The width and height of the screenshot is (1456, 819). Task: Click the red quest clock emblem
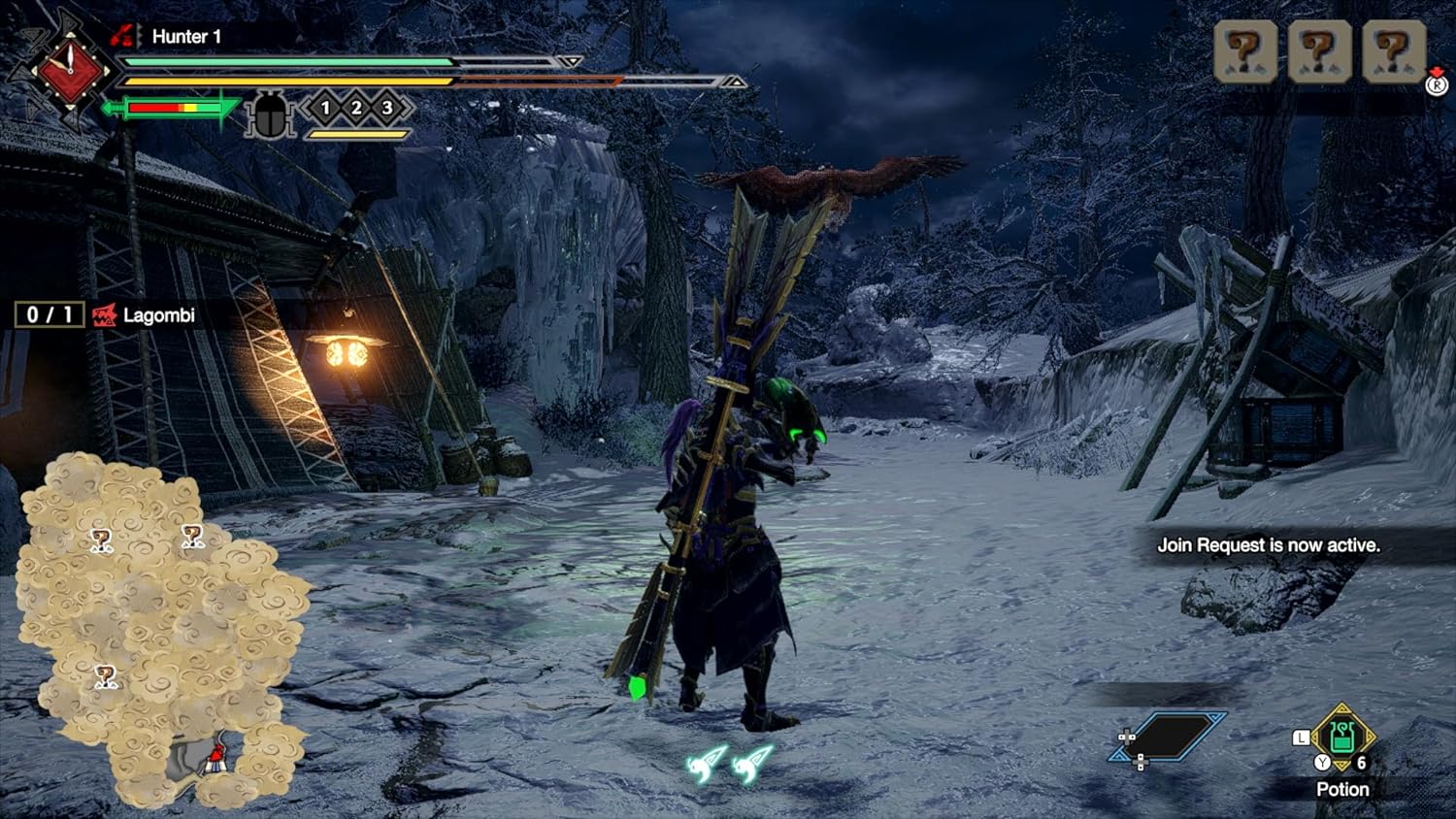(69, 71)
